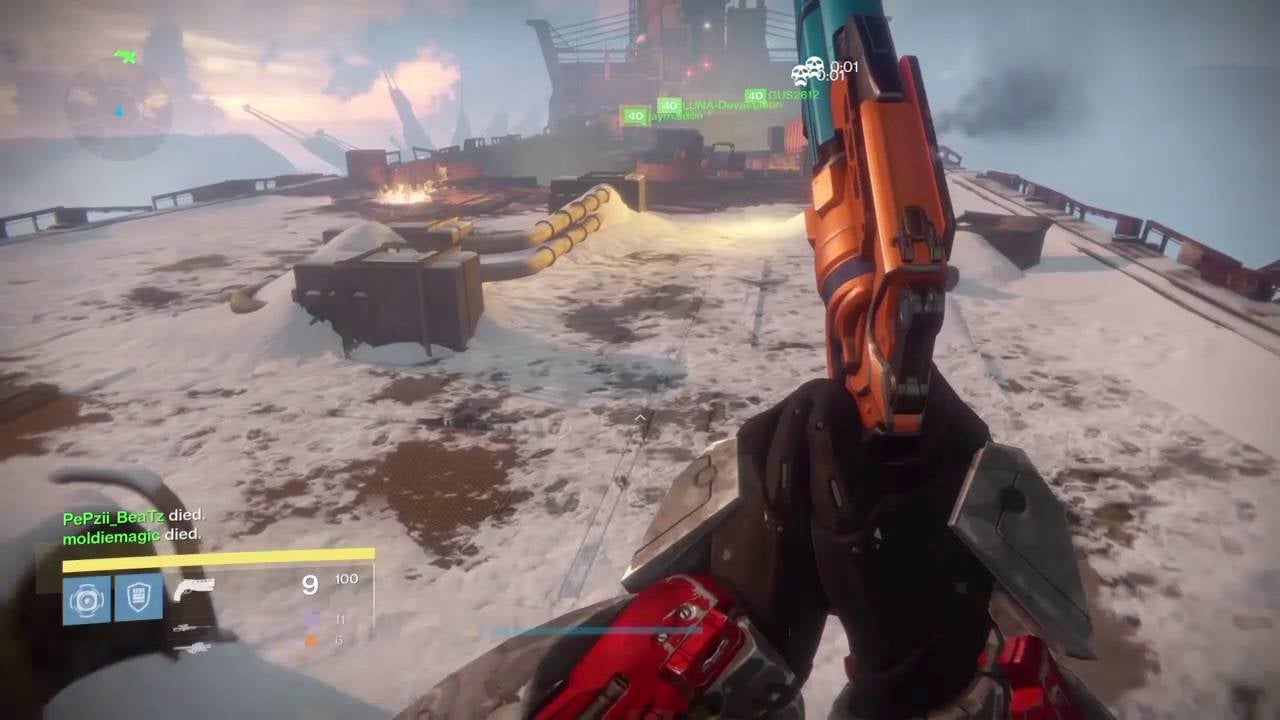Select the shield melee ability icon
This screenshot has height=720, width=1280.
pos(138,598)
